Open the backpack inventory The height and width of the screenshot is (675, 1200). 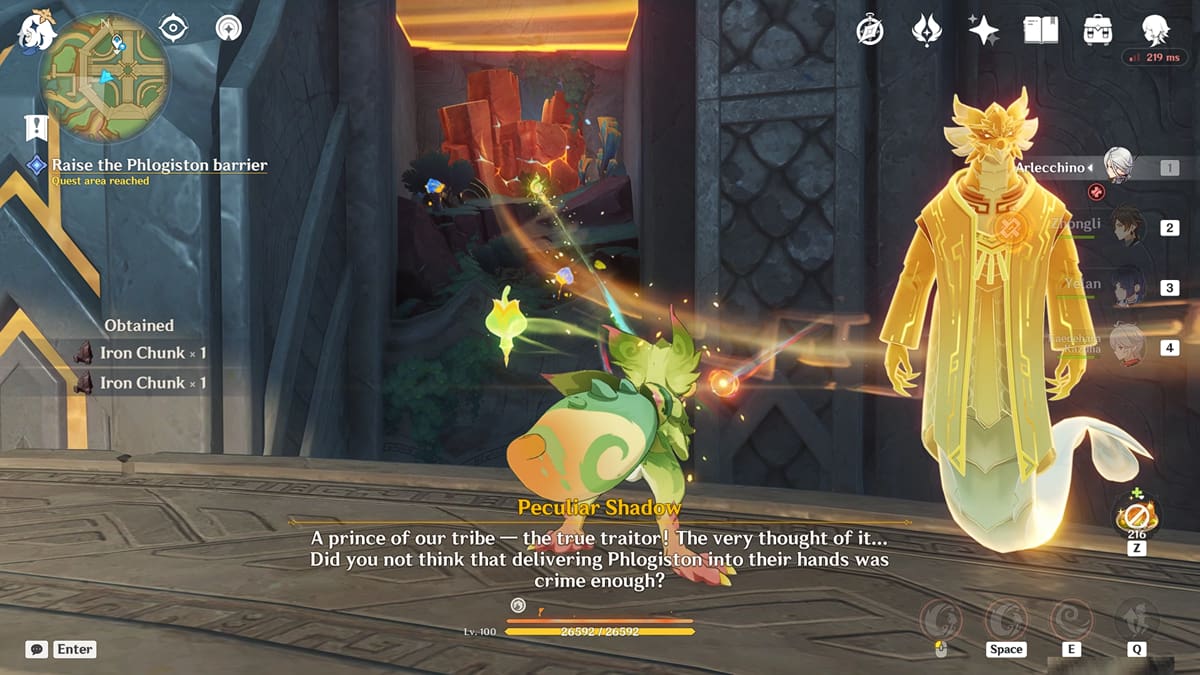pyautogui.click(x=1098, y=30)
